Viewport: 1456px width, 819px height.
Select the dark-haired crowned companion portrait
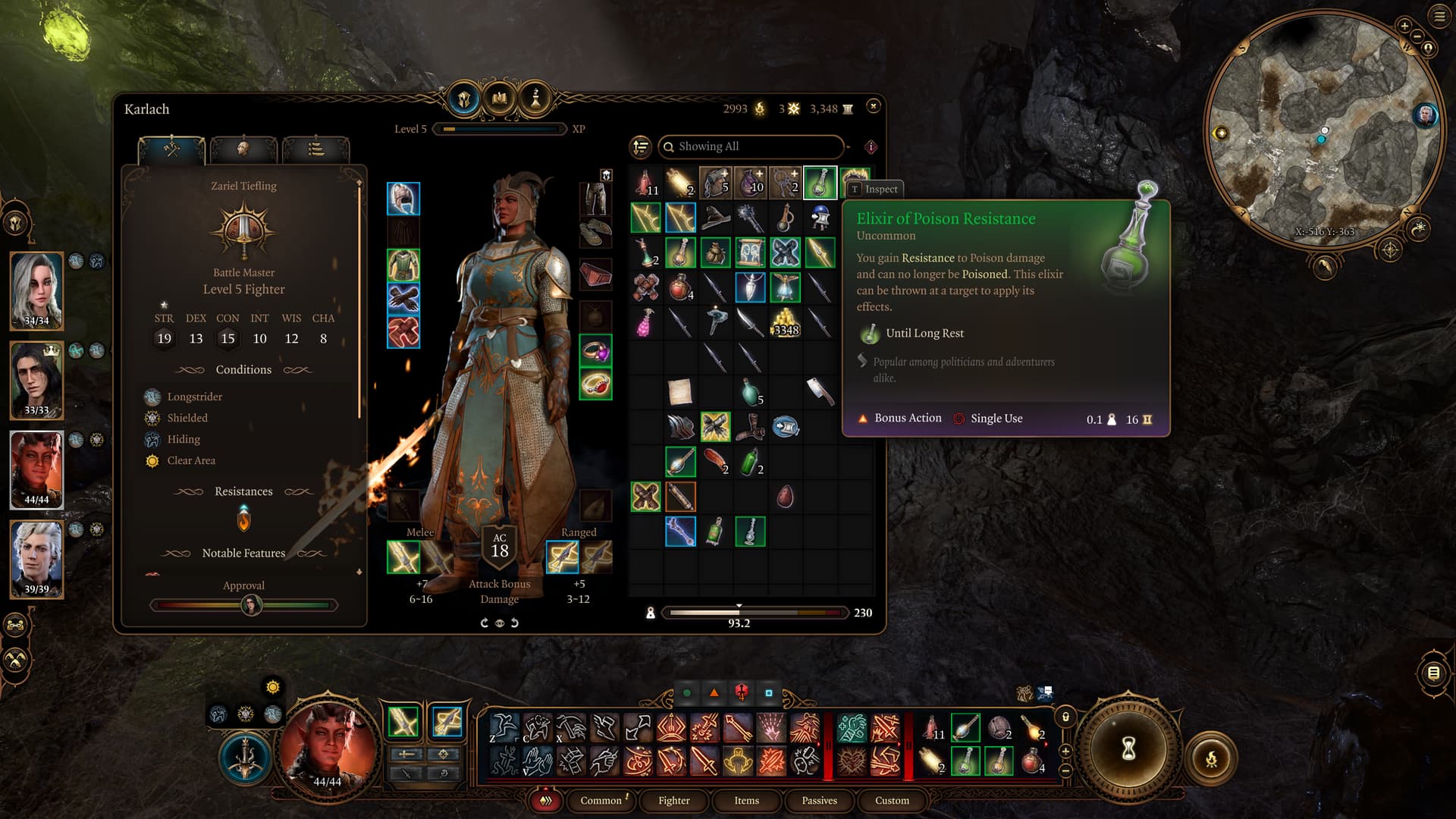pos(36,379)
